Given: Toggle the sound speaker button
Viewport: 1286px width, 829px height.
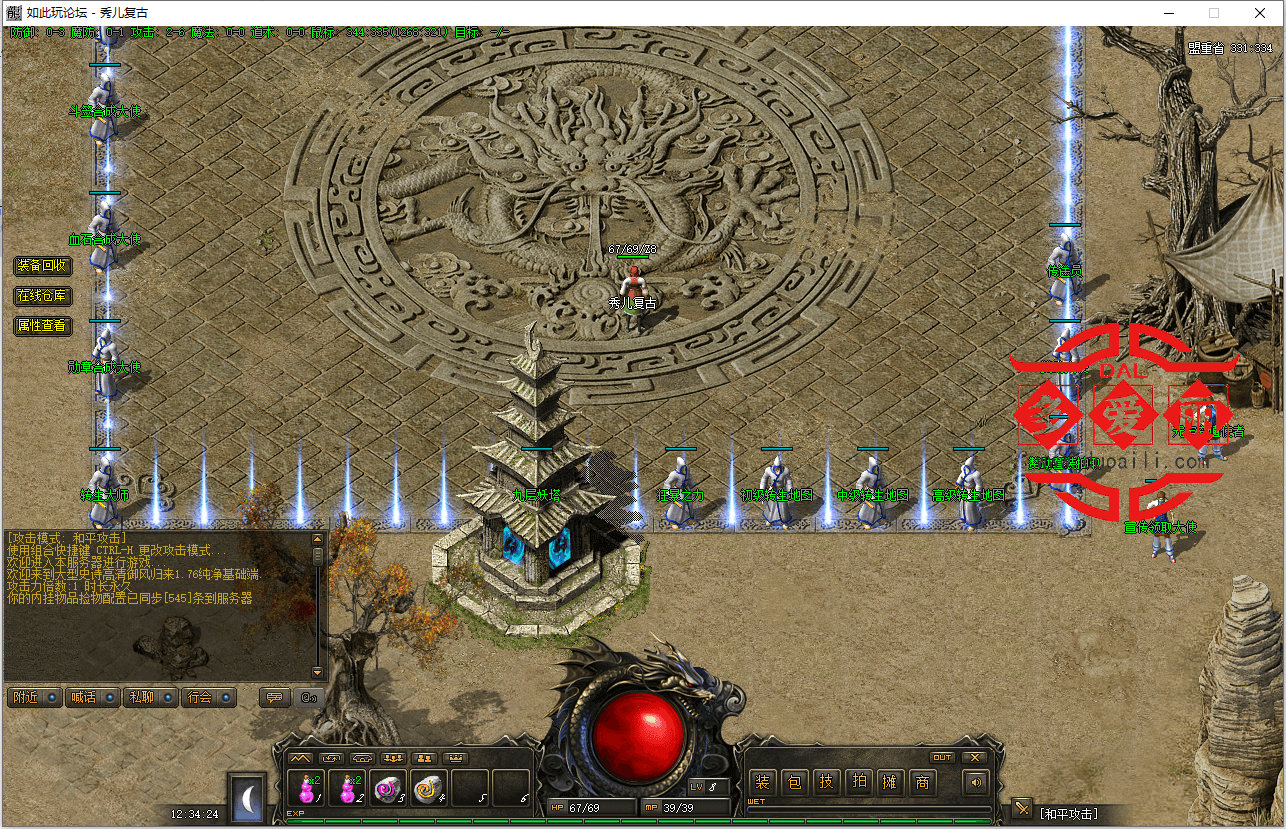Looking at the screenshot, I should click(974, 782).
